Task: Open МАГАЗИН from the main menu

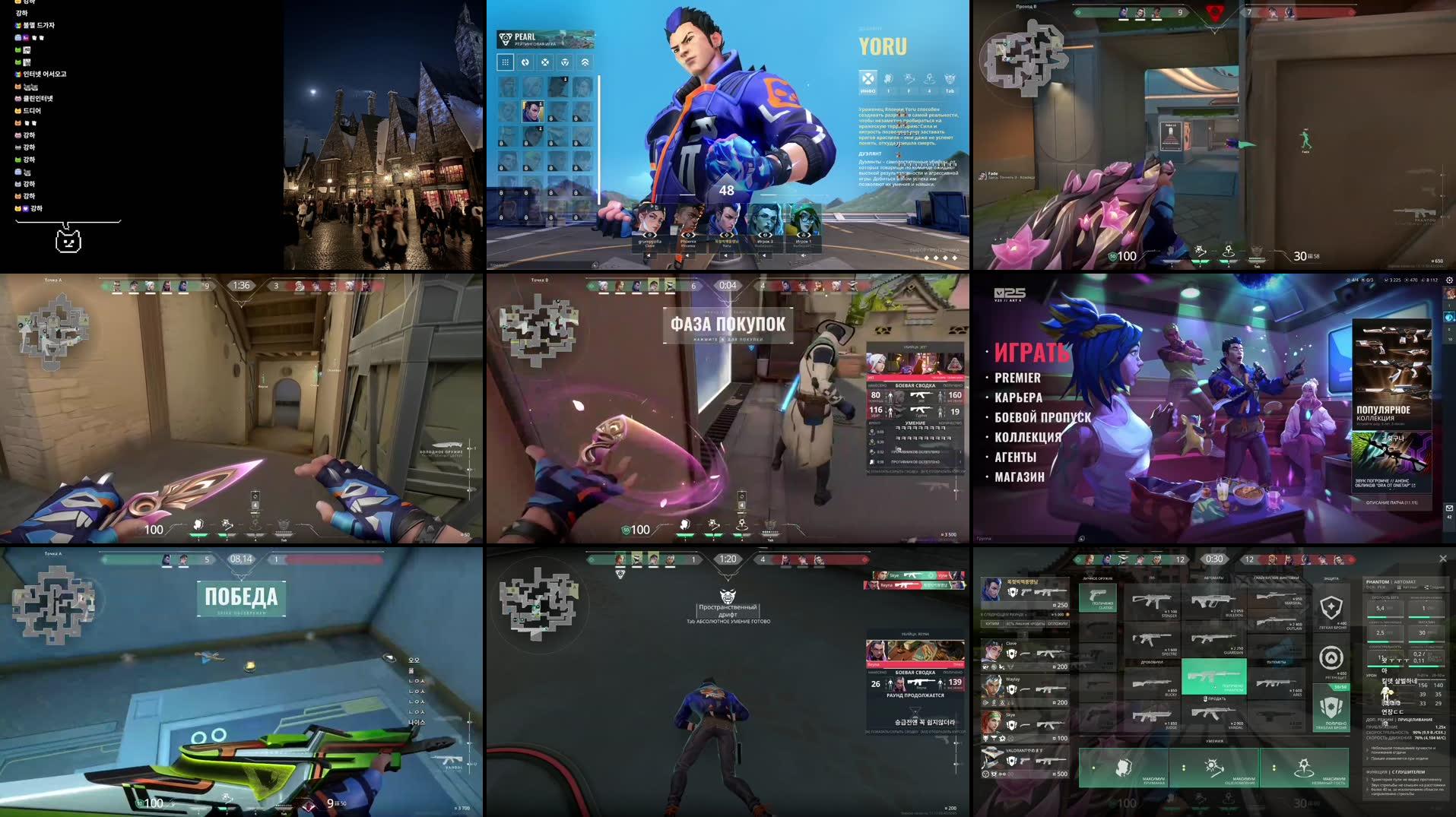Action: (1019, 477)
